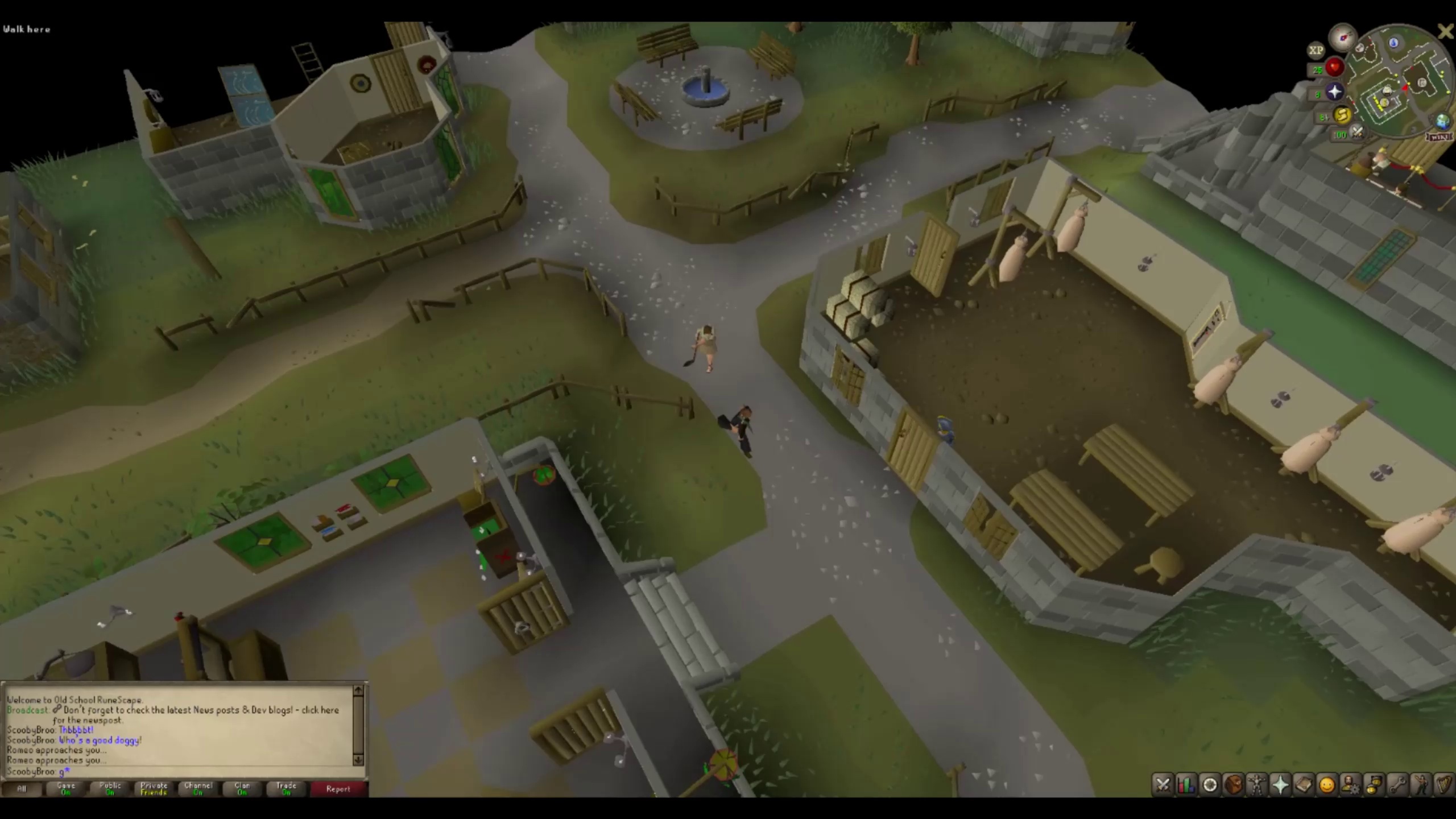Viewport: 1456px width, 819px height.
Task: Open the Inventory tab
Action: click(x=1233, y=785)
